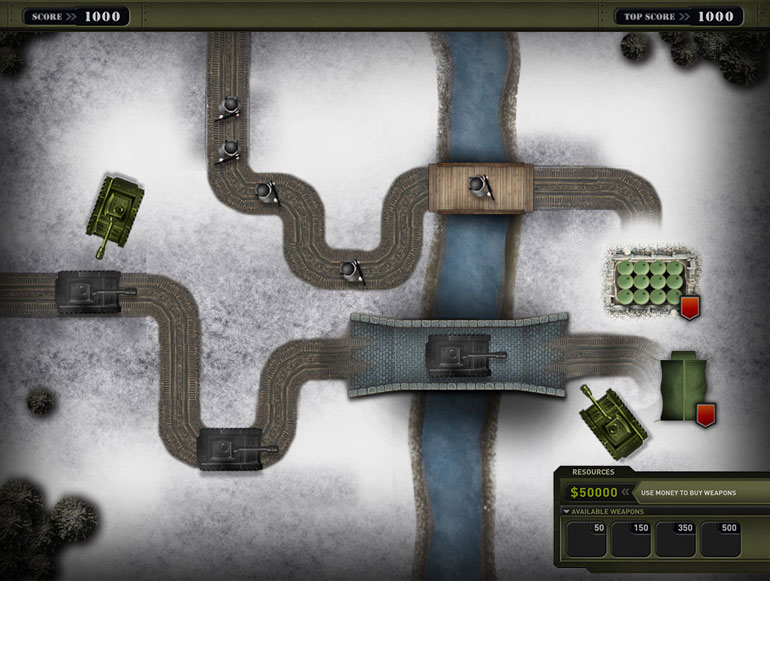Choose the weapon slot priced 350
The image size is (770, 660).
676,539
